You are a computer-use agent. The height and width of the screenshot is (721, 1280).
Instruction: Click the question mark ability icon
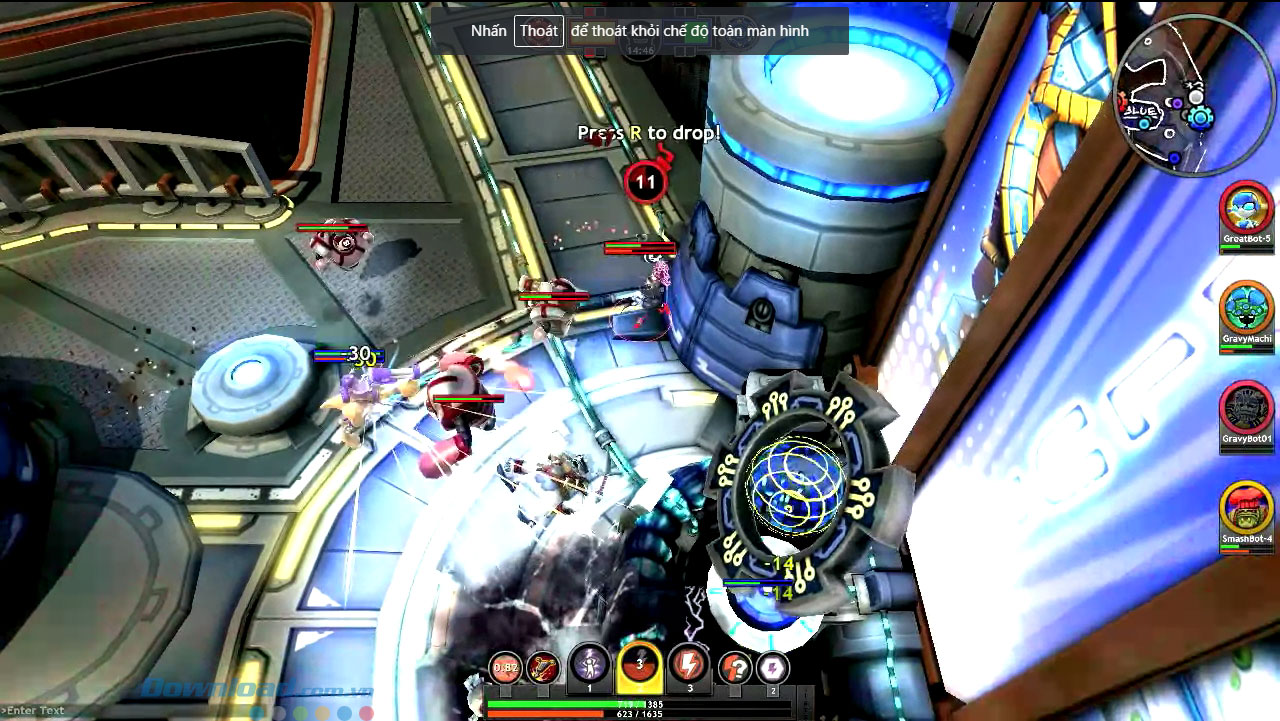click(x=735, y=667)
